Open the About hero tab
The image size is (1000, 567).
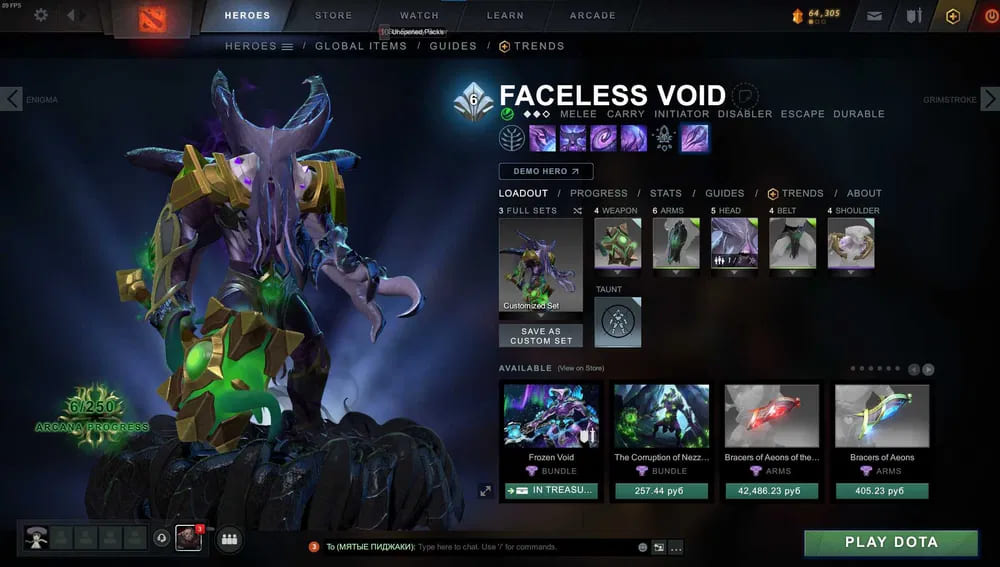864,193
